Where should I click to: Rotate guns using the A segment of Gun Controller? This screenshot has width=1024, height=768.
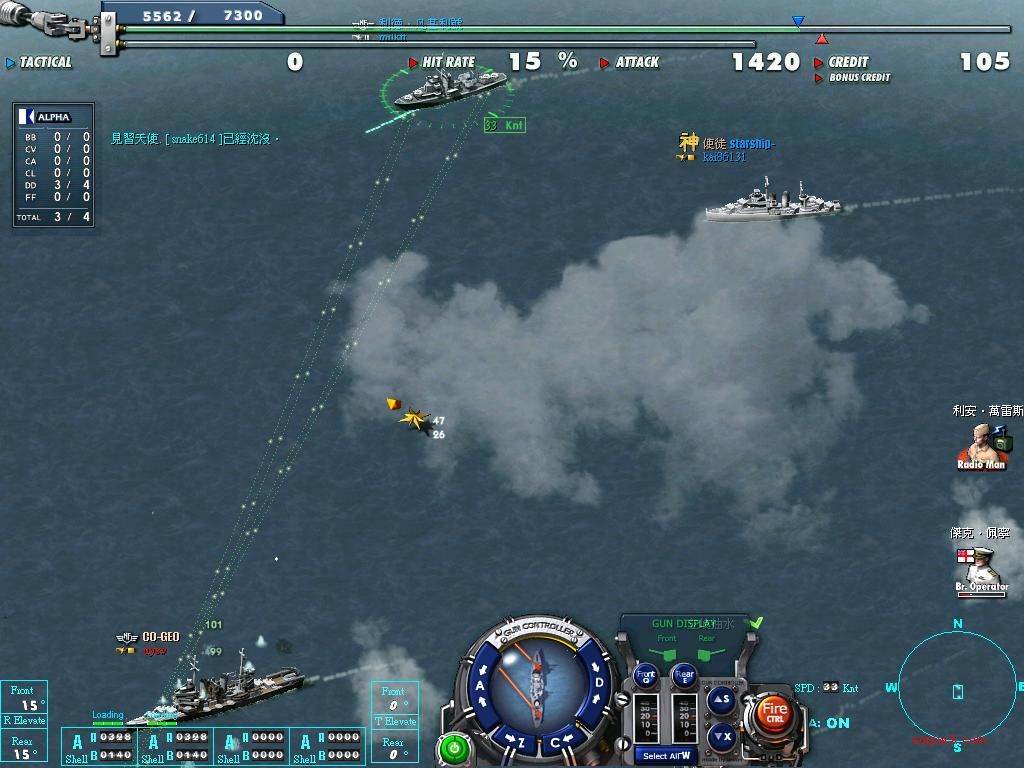click(x=481, y=686)
